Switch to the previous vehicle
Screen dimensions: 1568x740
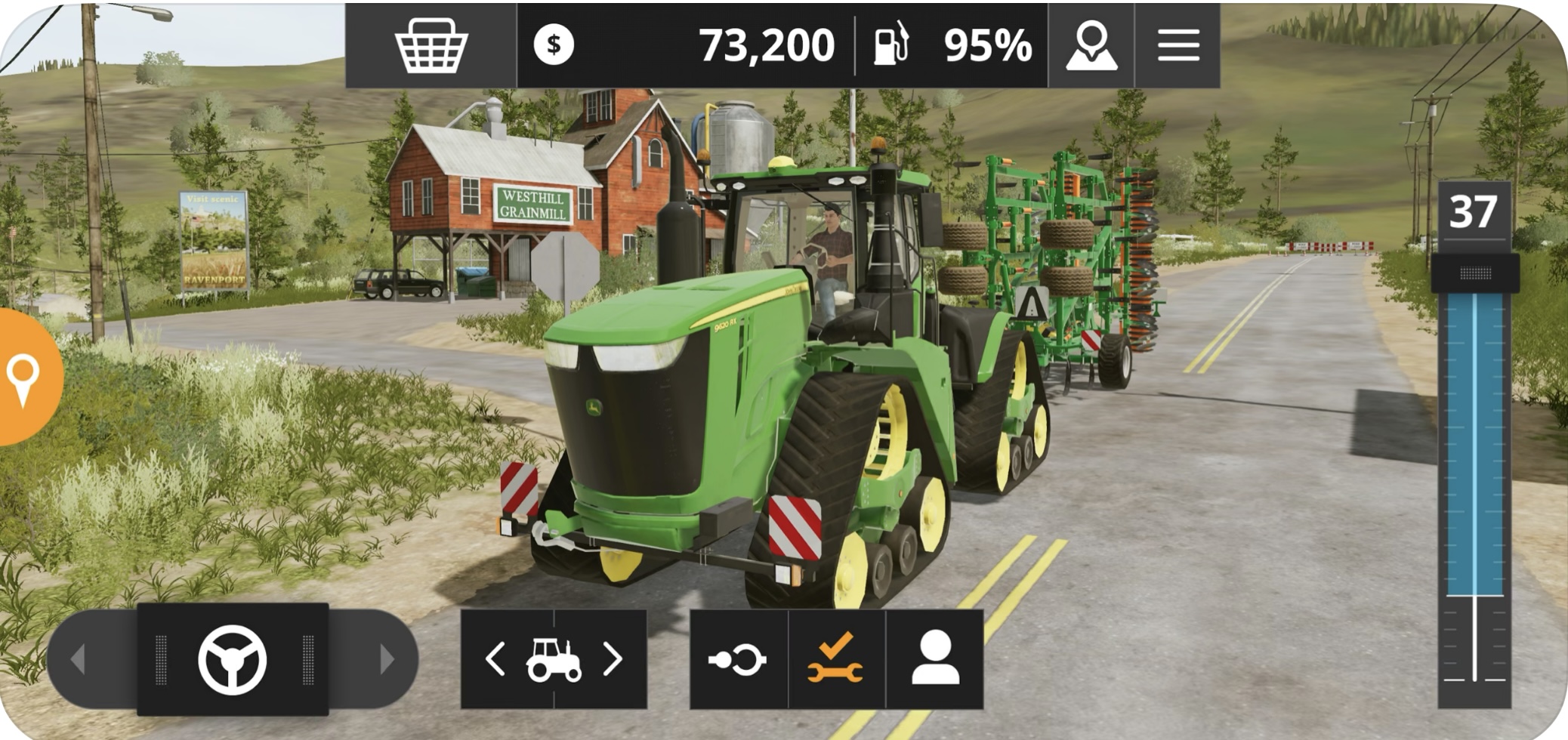[x=495, y=659]
